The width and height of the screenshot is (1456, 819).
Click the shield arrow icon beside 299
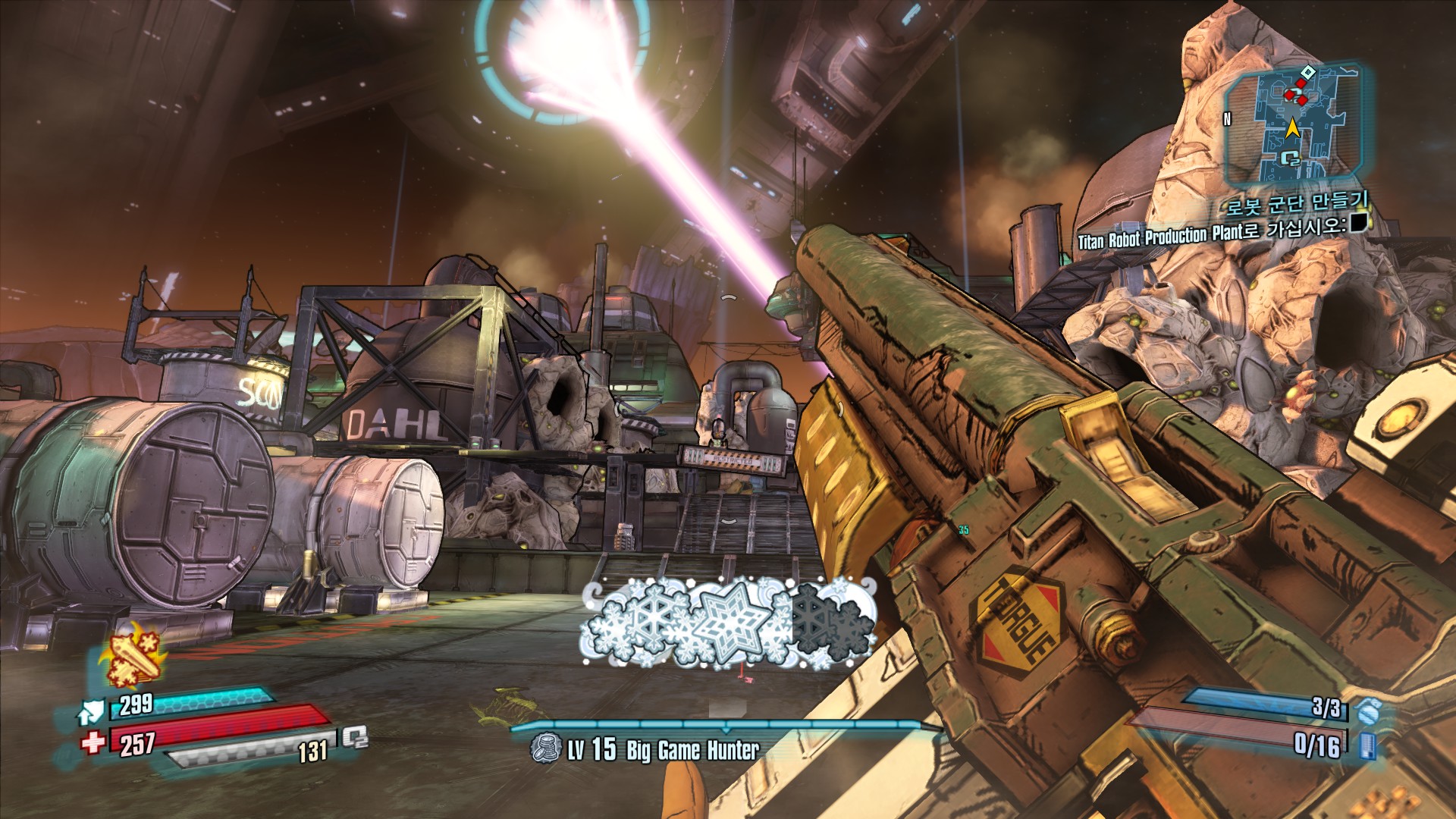pyautogui.click(x=92, y=711)
